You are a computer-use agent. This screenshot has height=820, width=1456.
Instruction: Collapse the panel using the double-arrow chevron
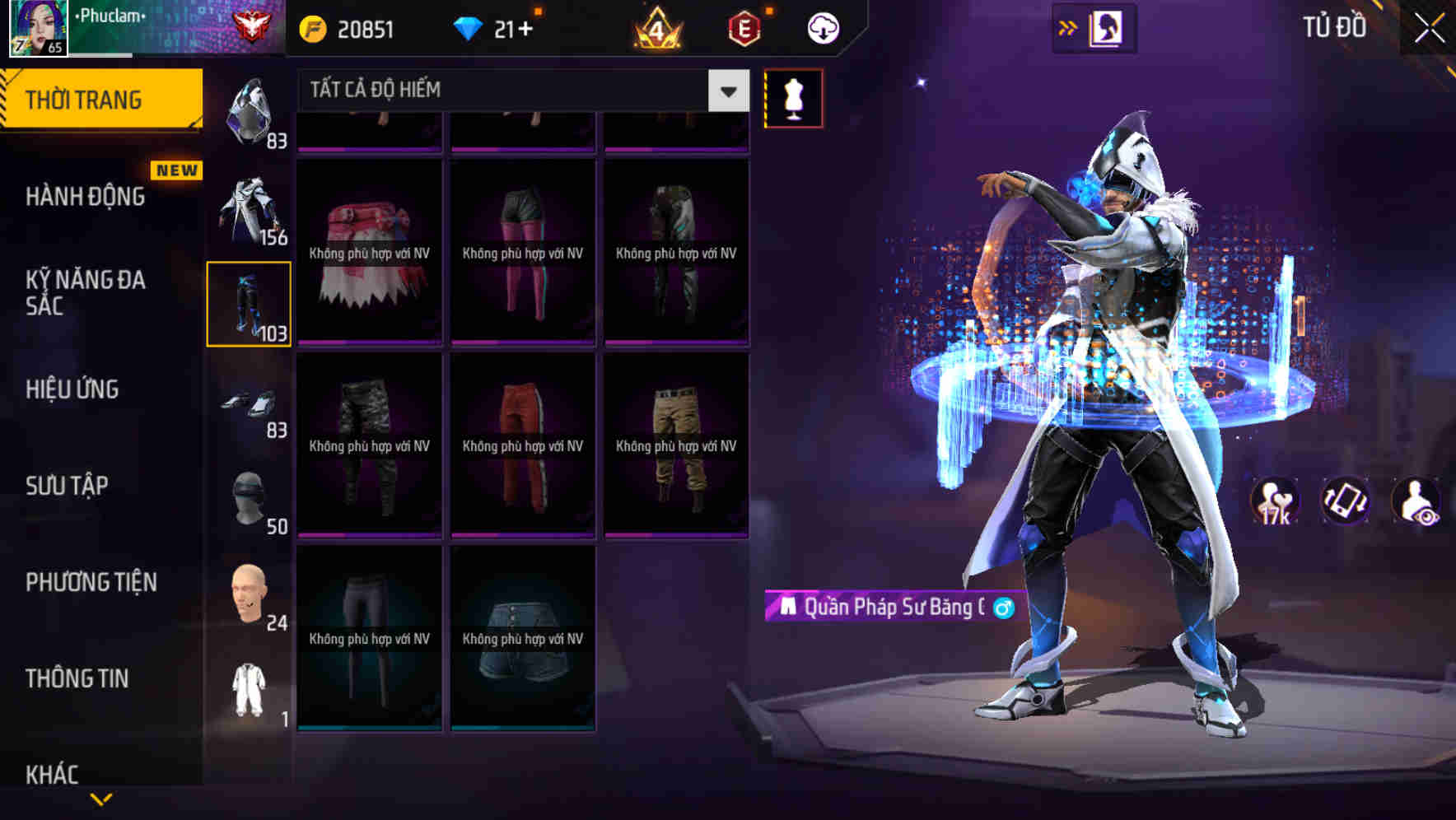(1068, 26)
